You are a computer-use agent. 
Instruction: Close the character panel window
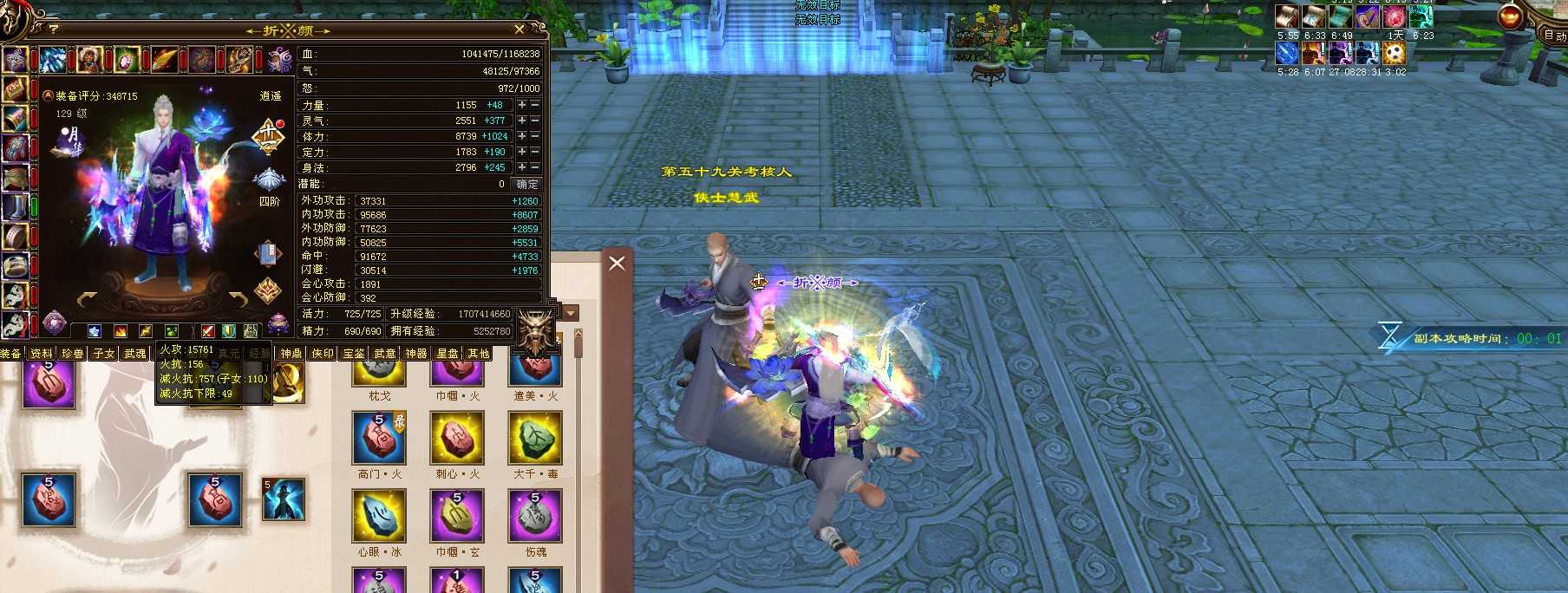519,29
